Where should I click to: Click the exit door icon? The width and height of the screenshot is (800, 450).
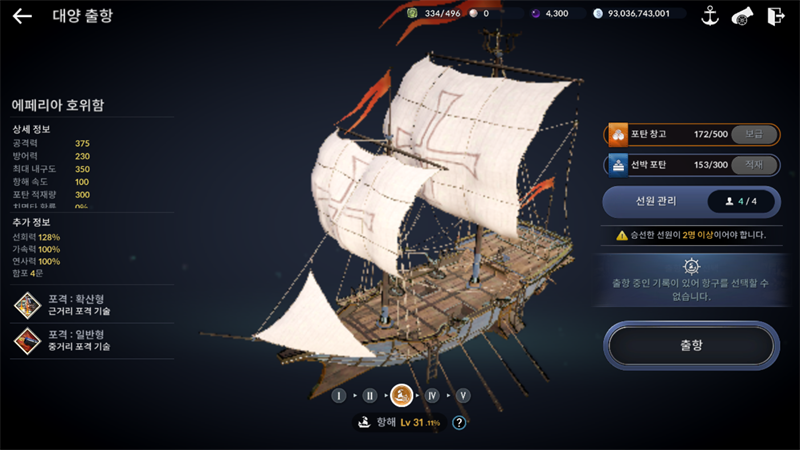pyautogui.click(x=775, y=15)
